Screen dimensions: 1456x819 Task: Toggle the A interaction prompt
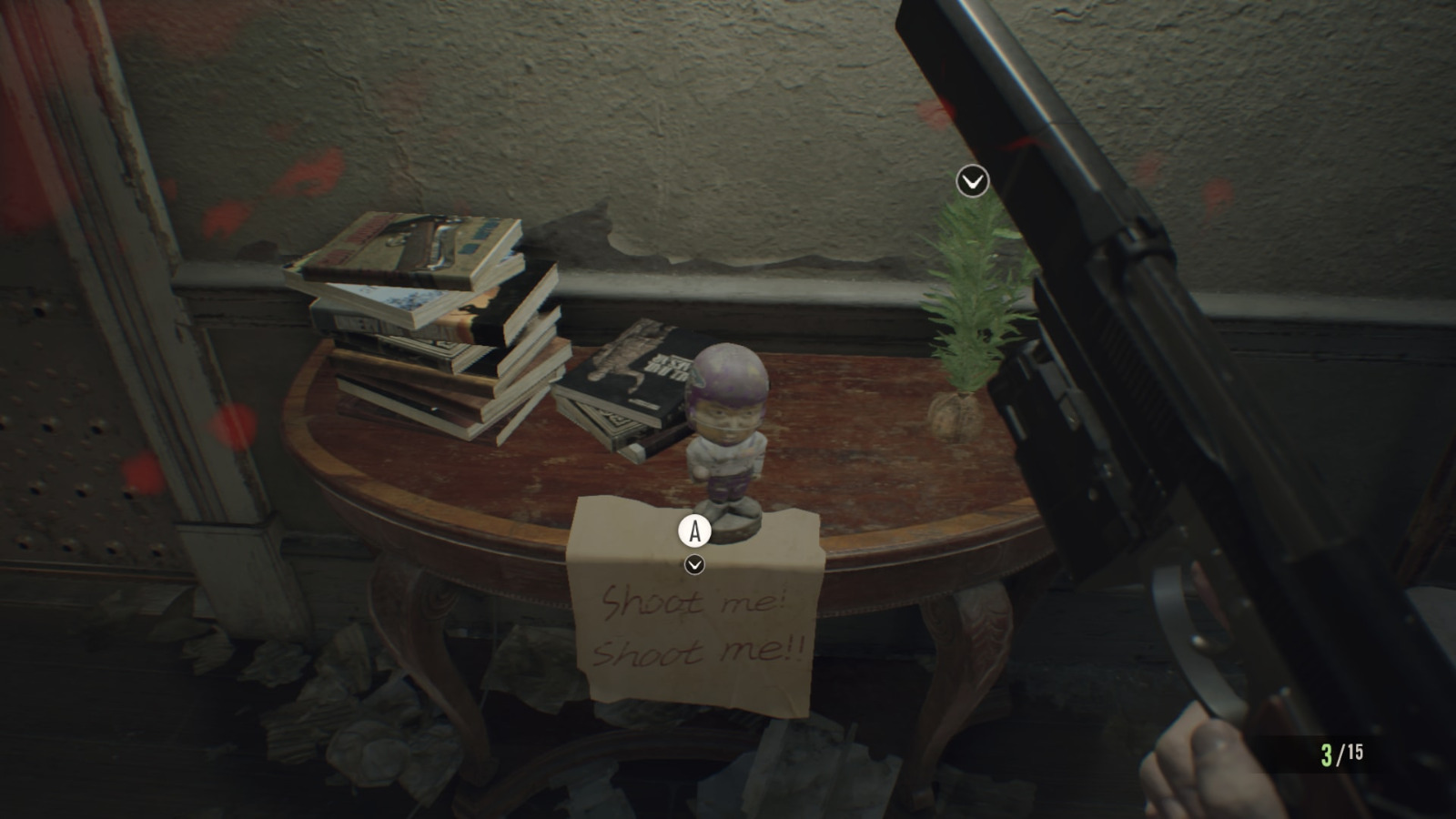click(x=696, y=531)
